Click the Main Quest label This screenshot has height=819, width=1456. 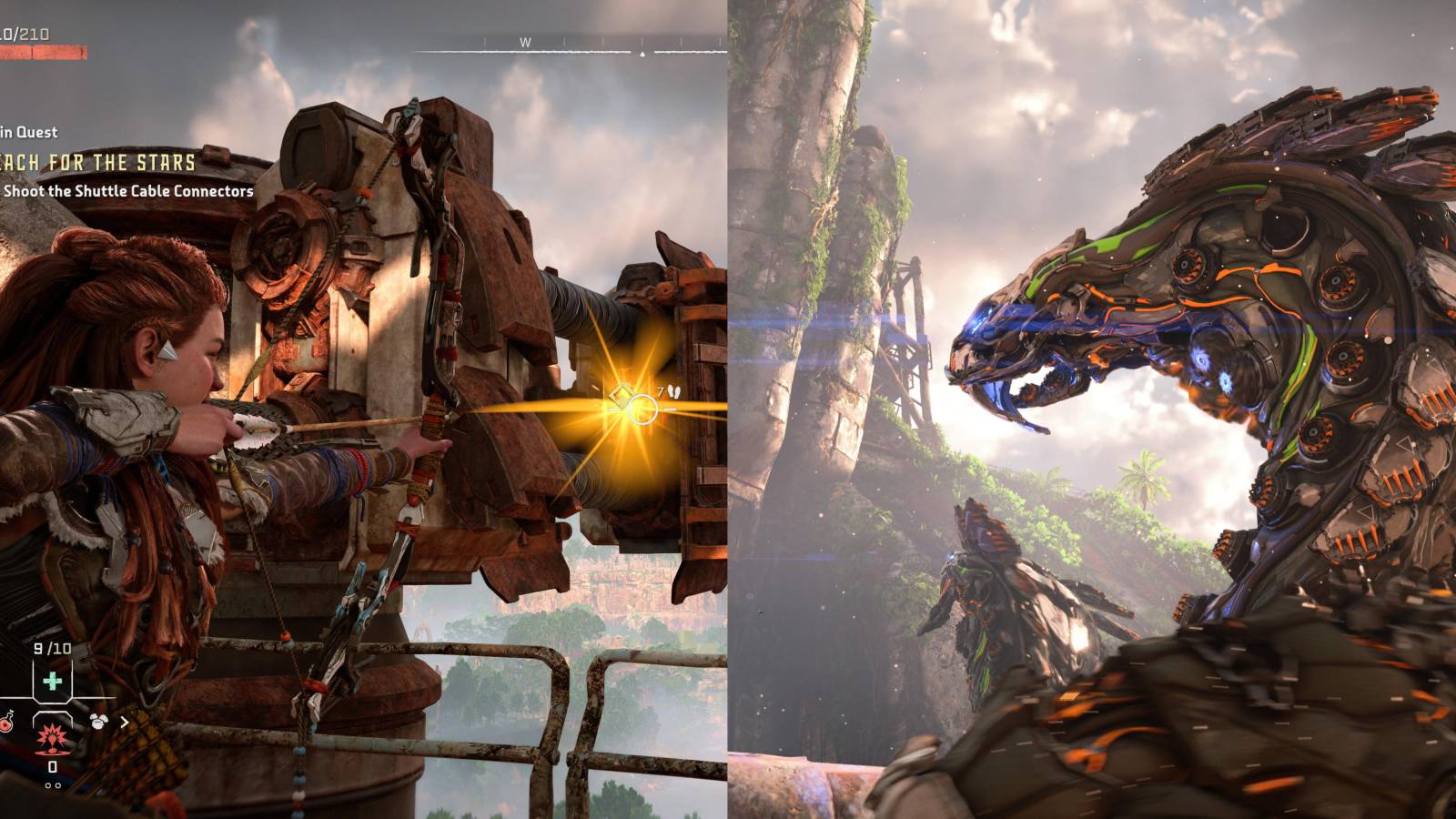tap(27, 132)
